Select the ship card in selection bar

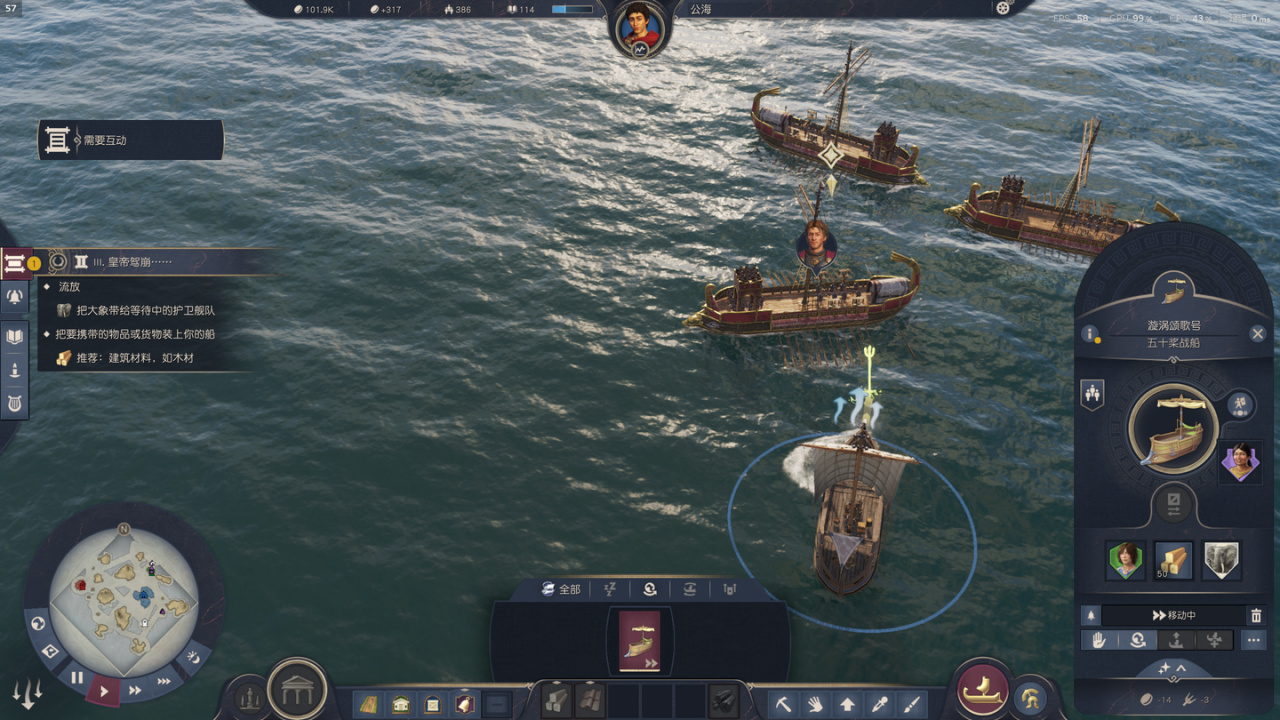[640, 641]
